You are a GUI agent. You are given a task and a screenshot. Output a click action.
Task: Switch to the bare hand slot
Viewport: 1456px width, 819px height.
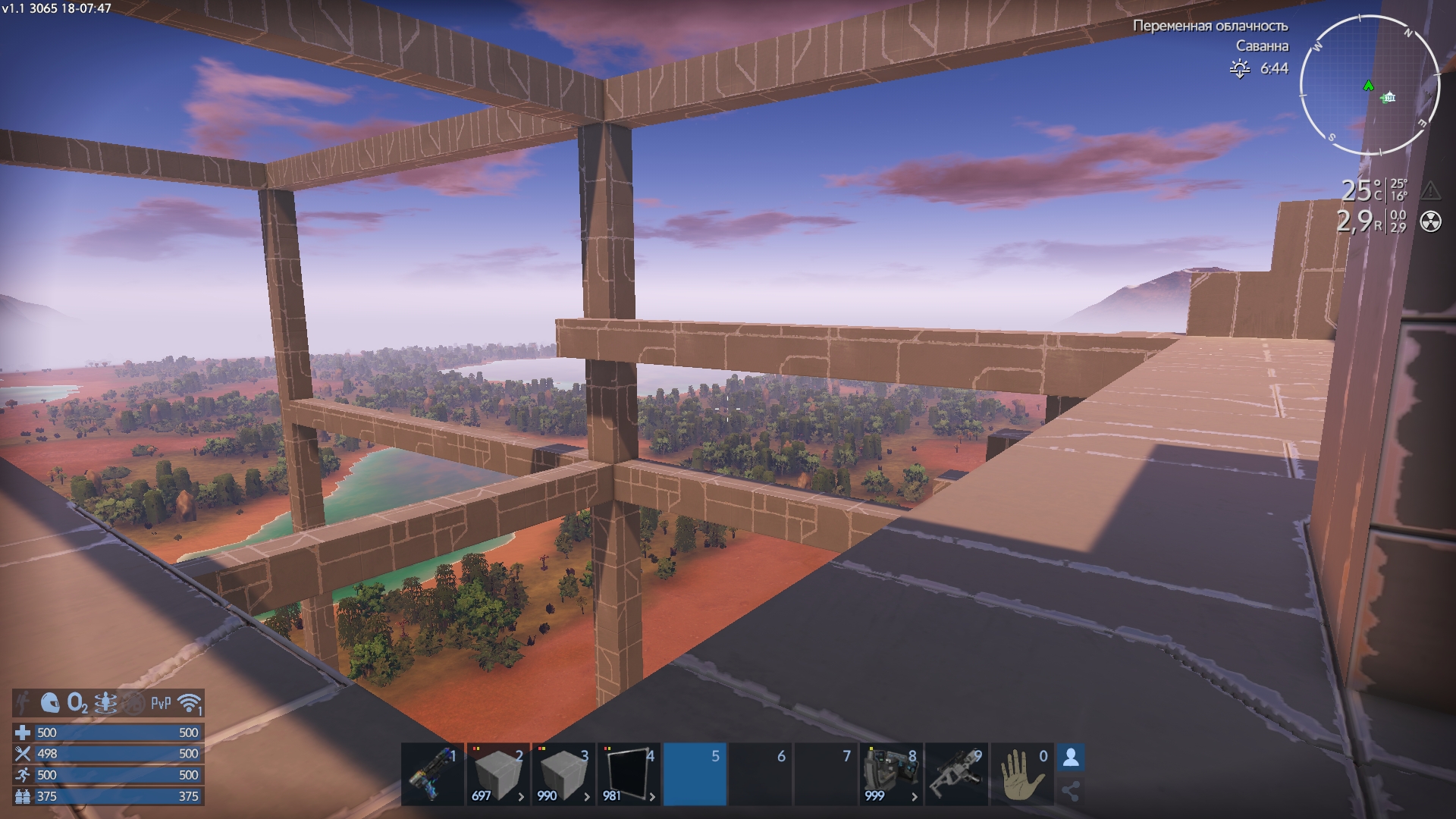coord(1021,774)
